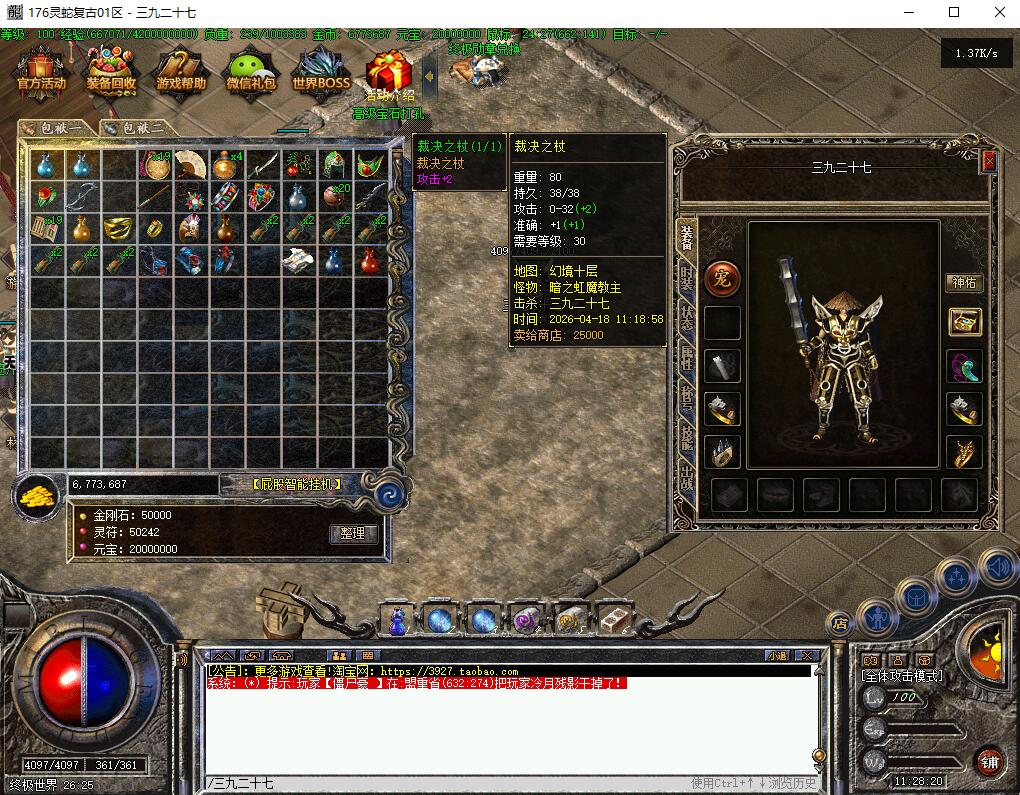Click the round 宠 pet button
Image resolution: width=1020 pixels, height=795 pixels.
tap(722, 279)
